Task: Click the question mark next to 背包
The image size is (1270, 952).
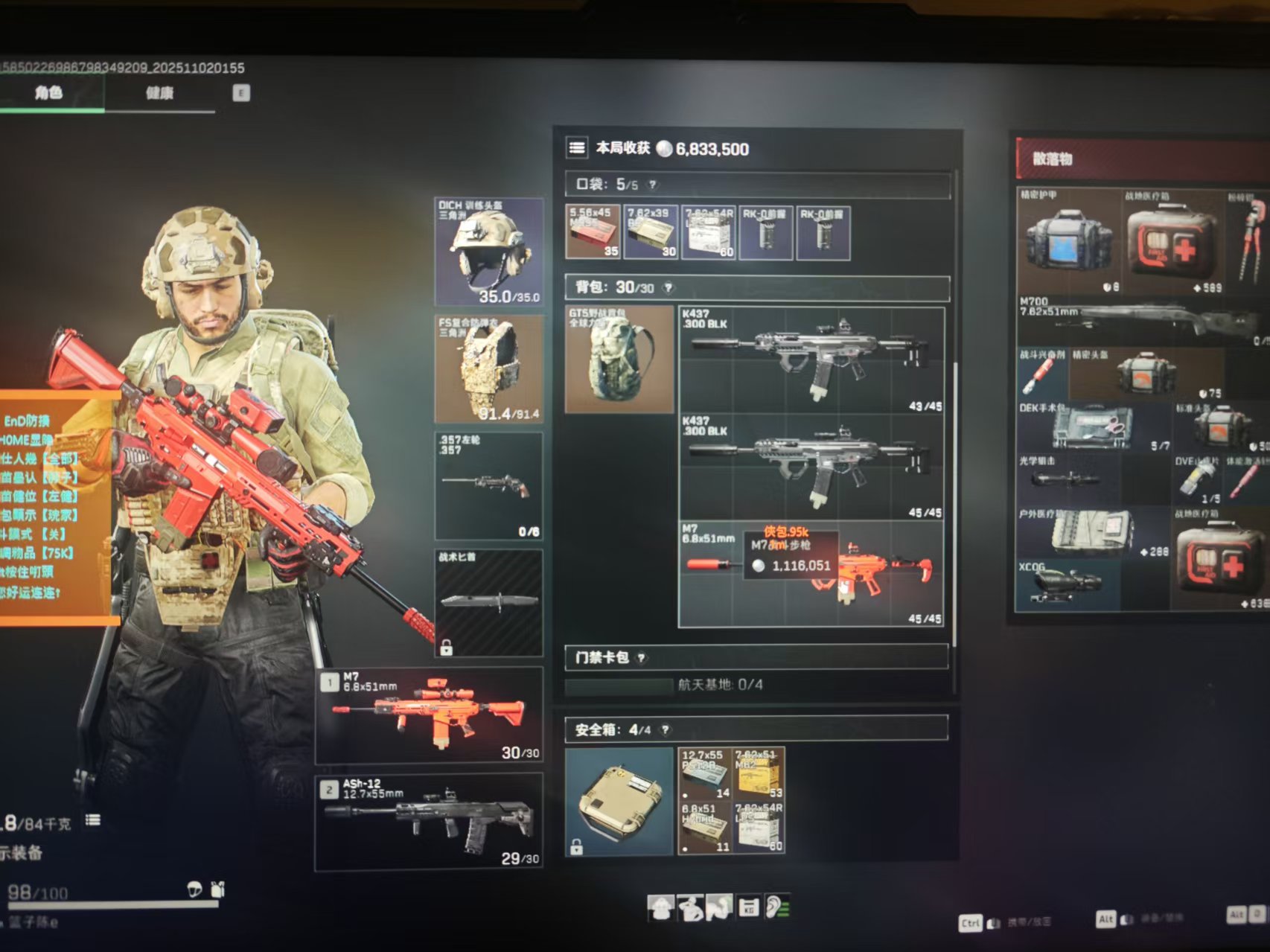Action: pos(668,287)
